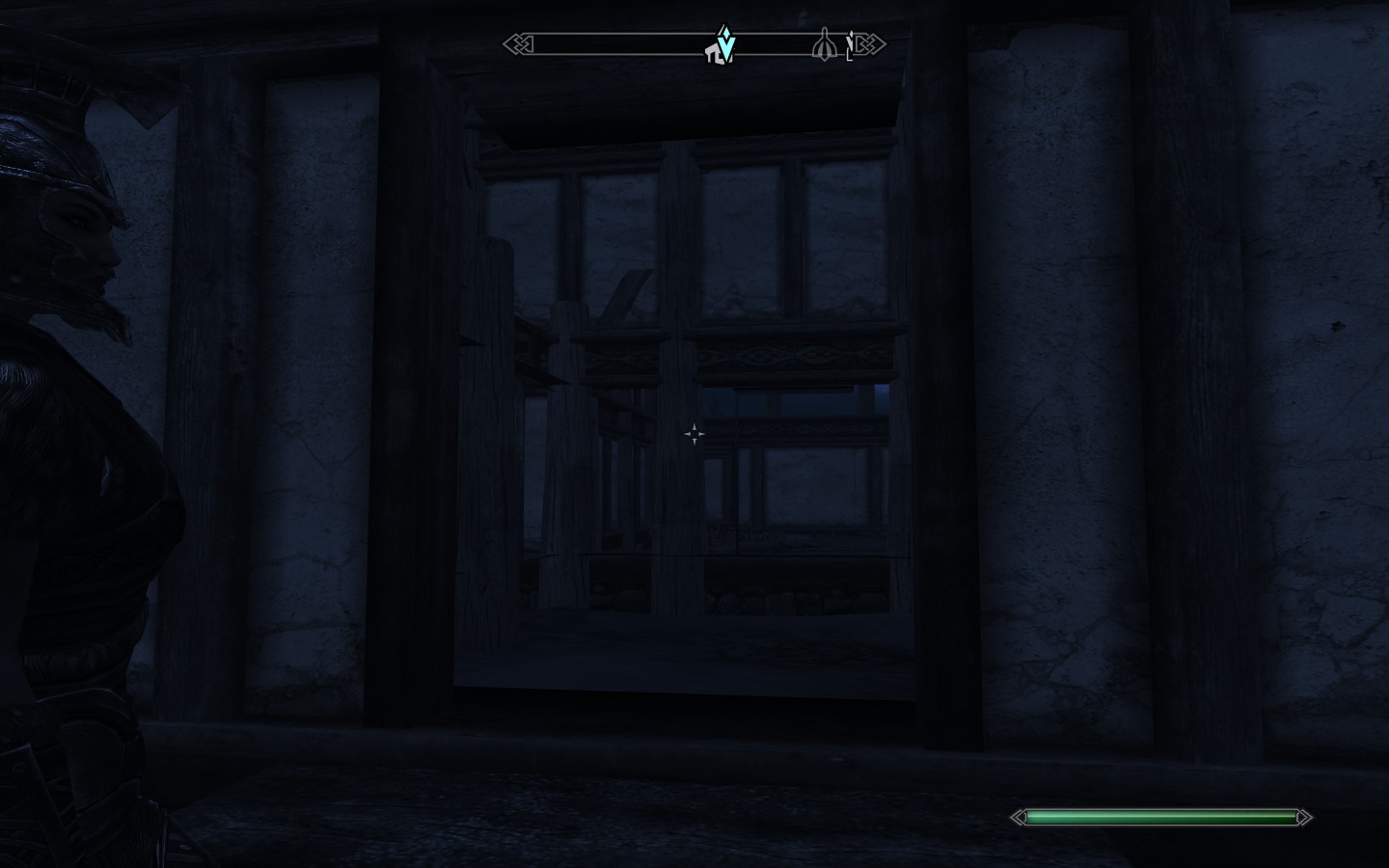Click the small location icon near compass right edge
Image resolution: width=1389 pixels, height=868 pixels.
tap(851, 46)
